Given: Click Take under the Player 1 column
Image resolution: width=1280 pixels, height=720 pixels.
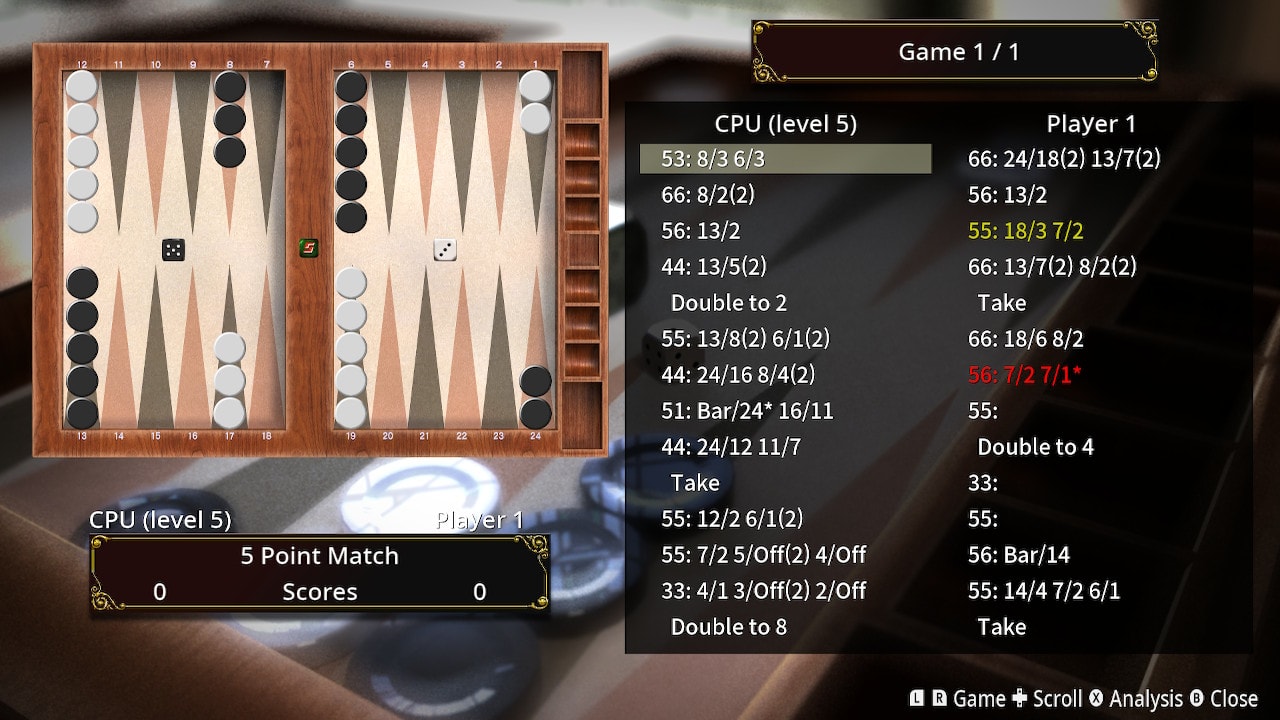Looking at the screenshot, I should 1002,302.
